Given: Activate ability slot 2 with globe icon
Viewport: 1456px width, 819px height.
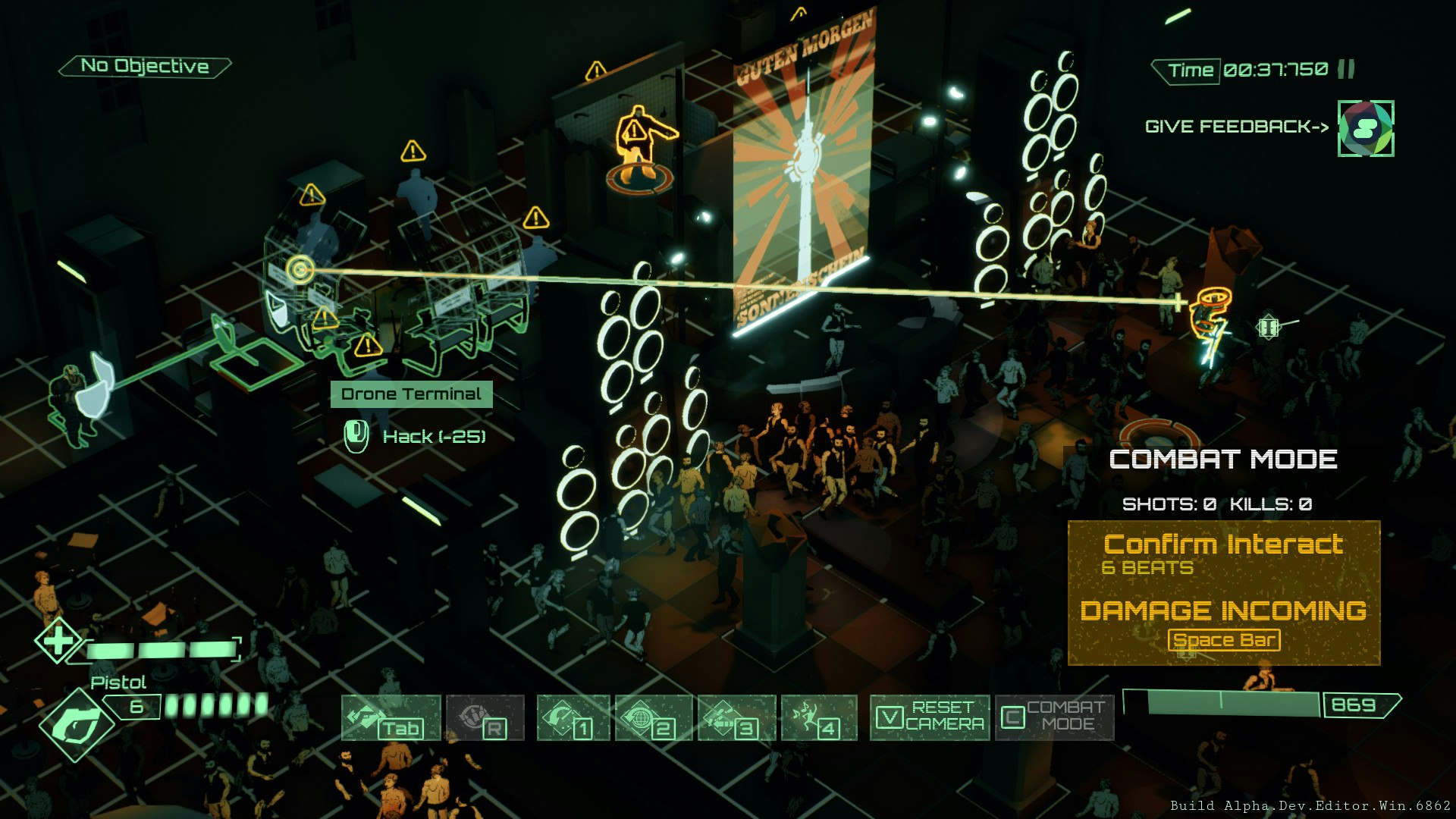Looking at the screenshot, I should click(x=654, y=717).
